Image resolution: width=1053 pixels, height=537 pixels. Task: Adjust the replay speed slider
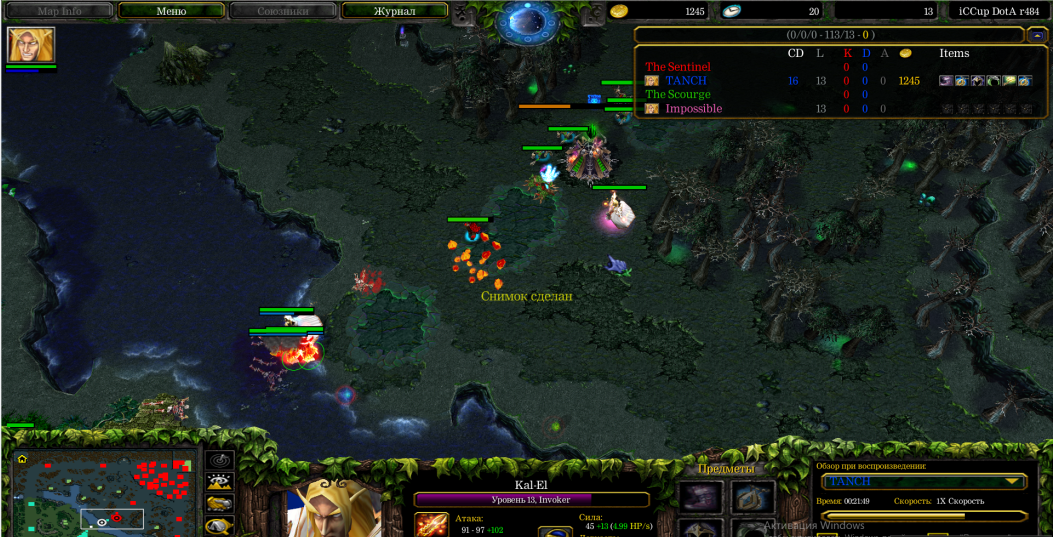(x=922, y=516)
